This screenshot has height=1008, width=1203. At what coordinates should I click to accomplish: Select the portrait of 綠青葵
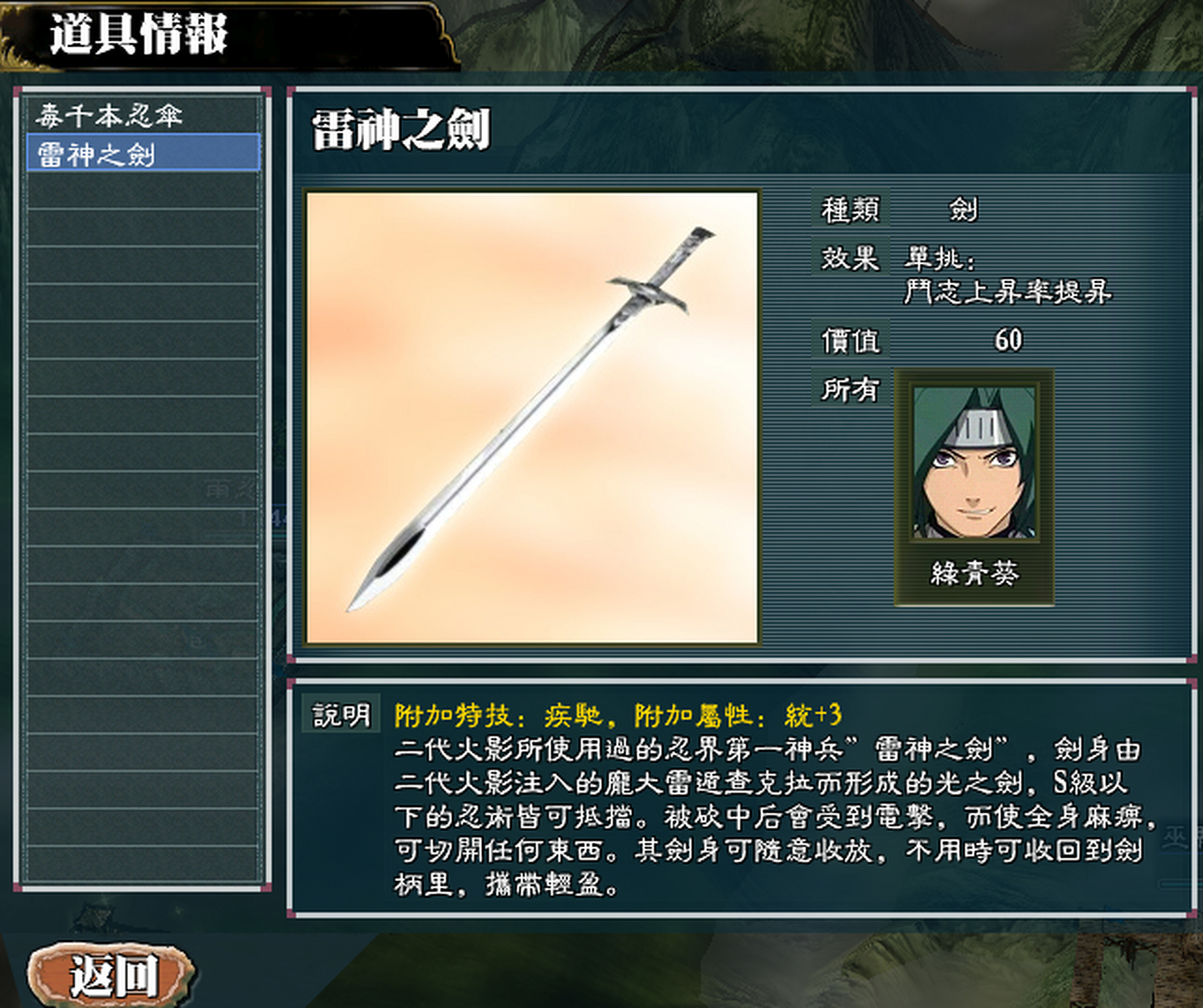[x=973, y=465]
